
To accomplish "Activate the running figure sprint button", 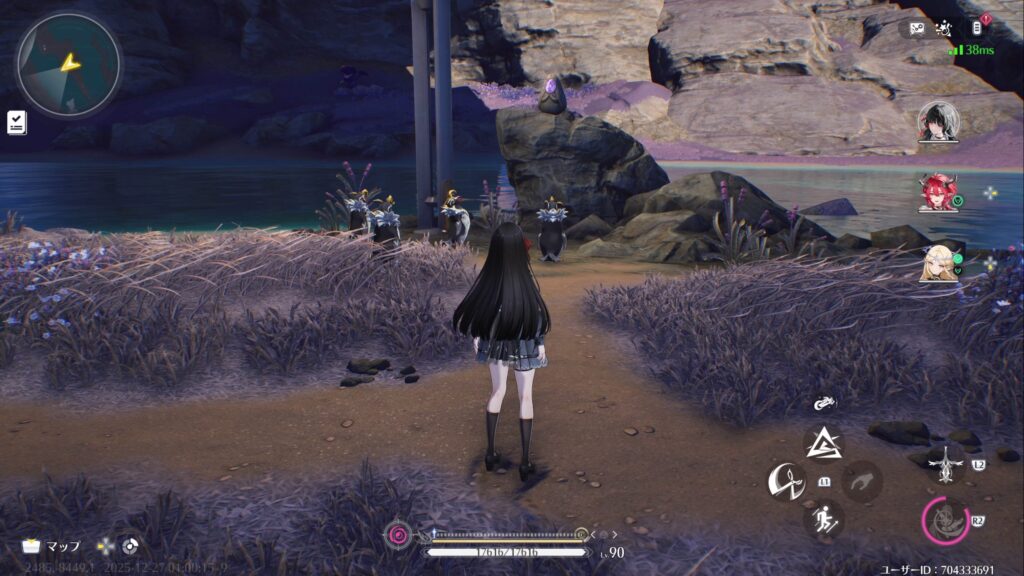I will [825, 519].
